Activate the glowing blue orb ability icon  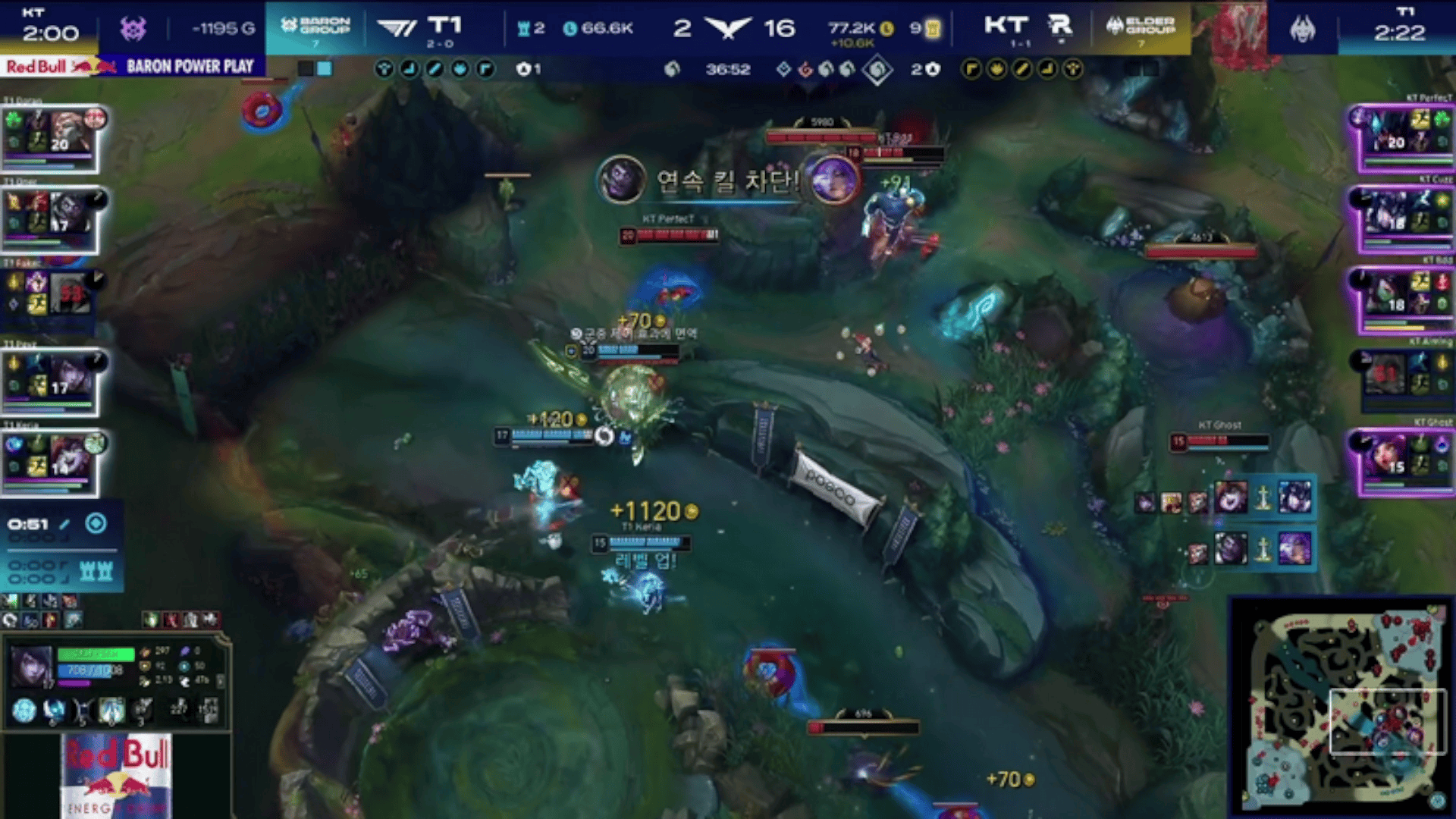coord(24,711)
